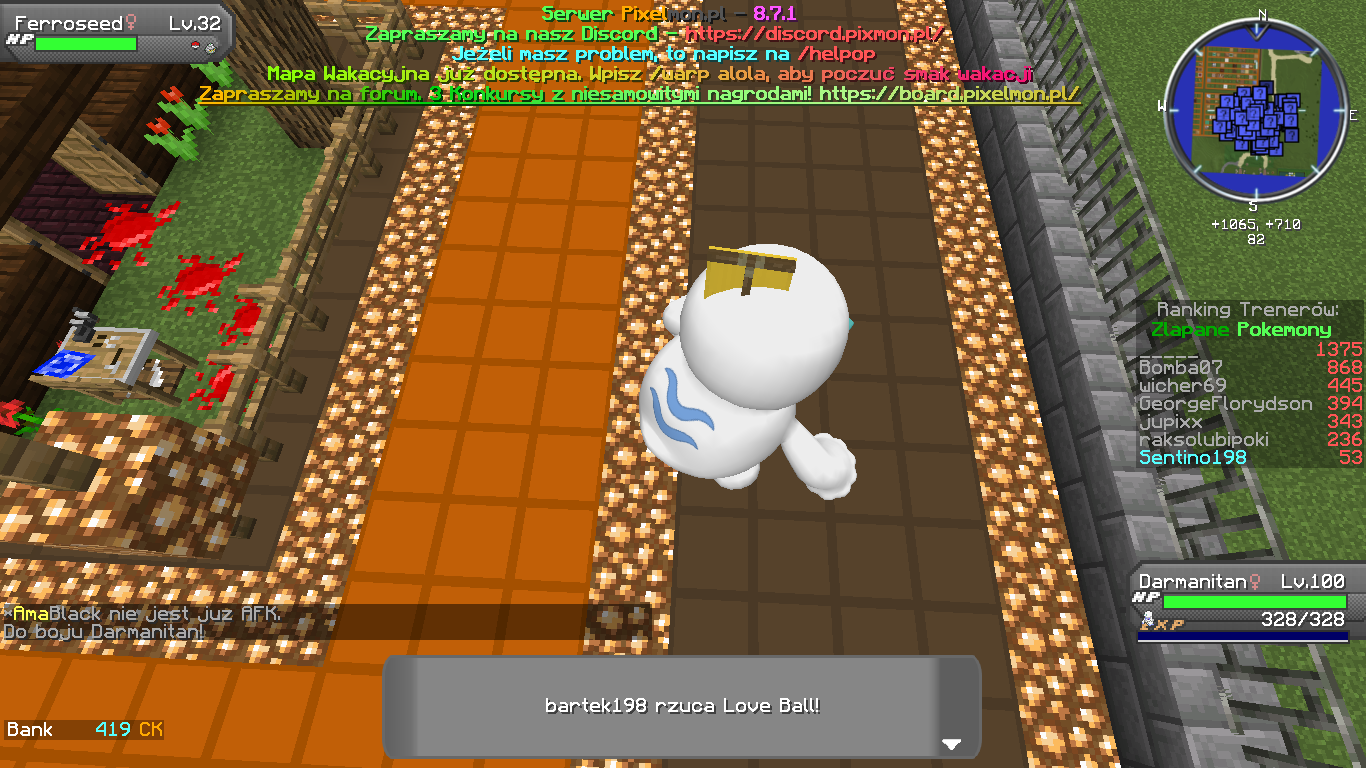Viewport: 1366px width, 768px height.
Task: Click the HP label on Darmanitan's panel
Action: click(1146, 597)
